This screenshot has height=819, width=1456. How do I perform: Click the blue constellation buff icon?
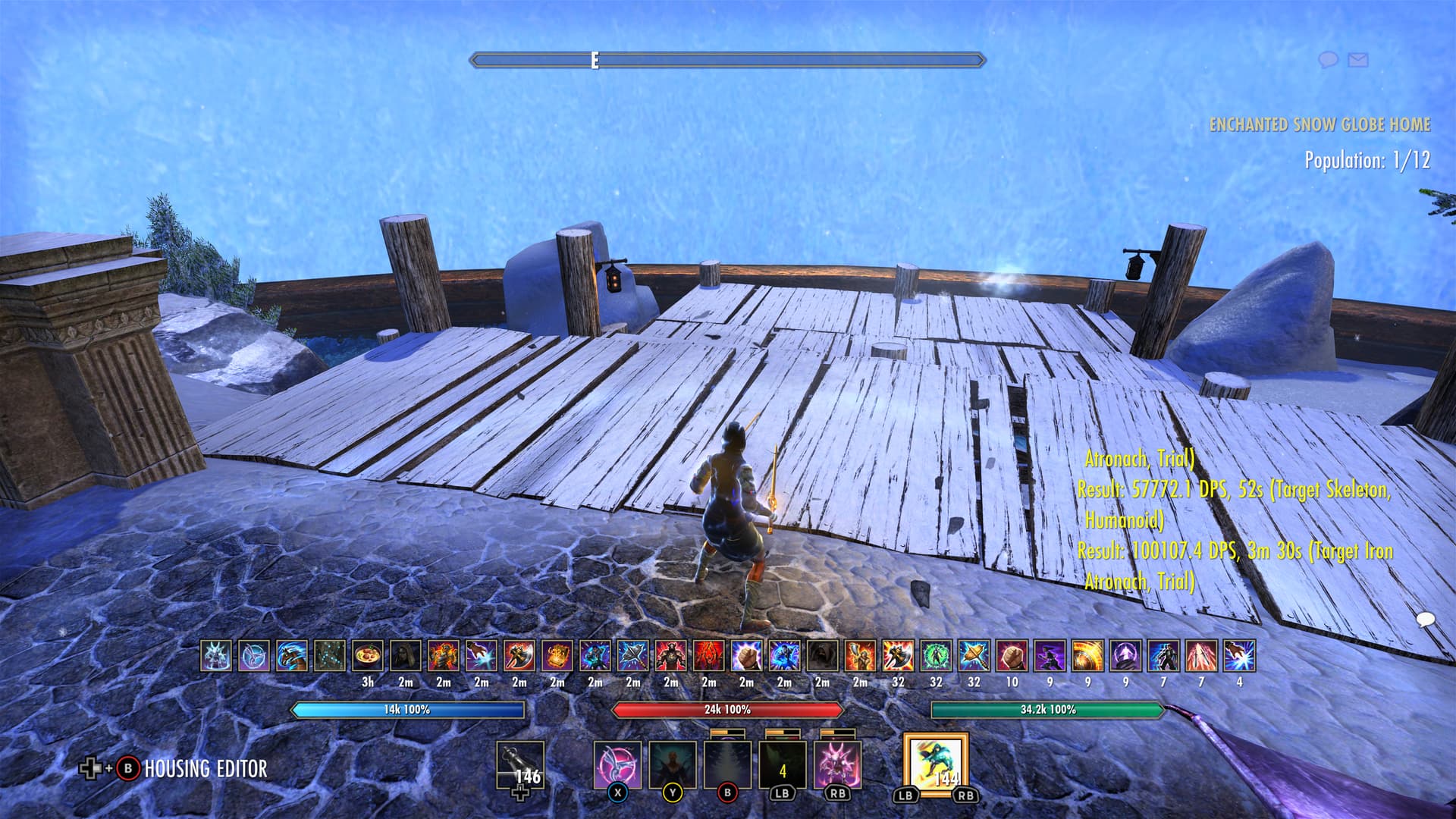tap(330, 656)
